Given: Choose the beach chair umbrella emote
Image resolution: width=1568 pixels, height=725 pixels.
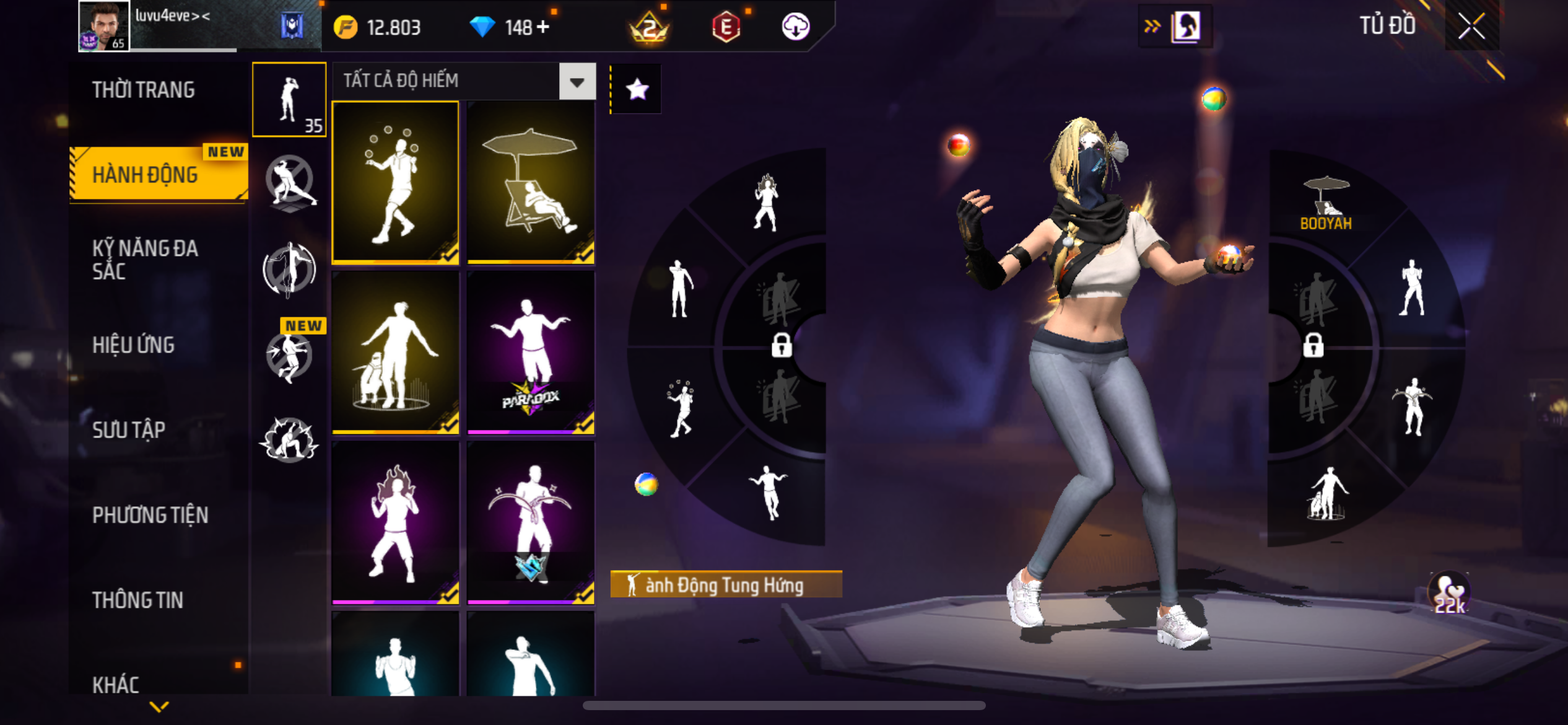Looking at the screenshot, I should [531, 182].
